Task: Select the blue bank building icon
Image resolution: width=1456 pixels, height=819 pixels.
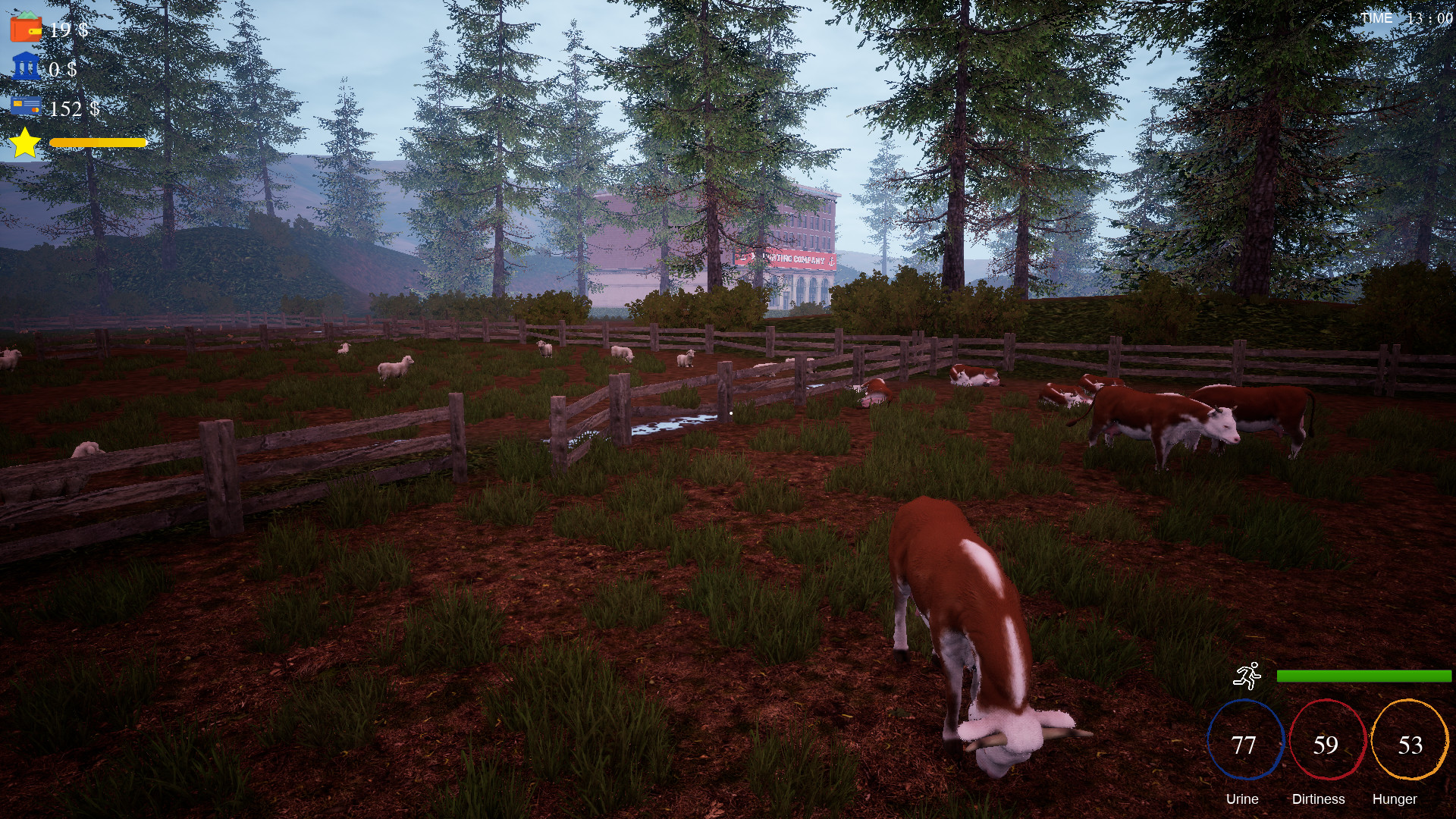Action: coord(26,67)
